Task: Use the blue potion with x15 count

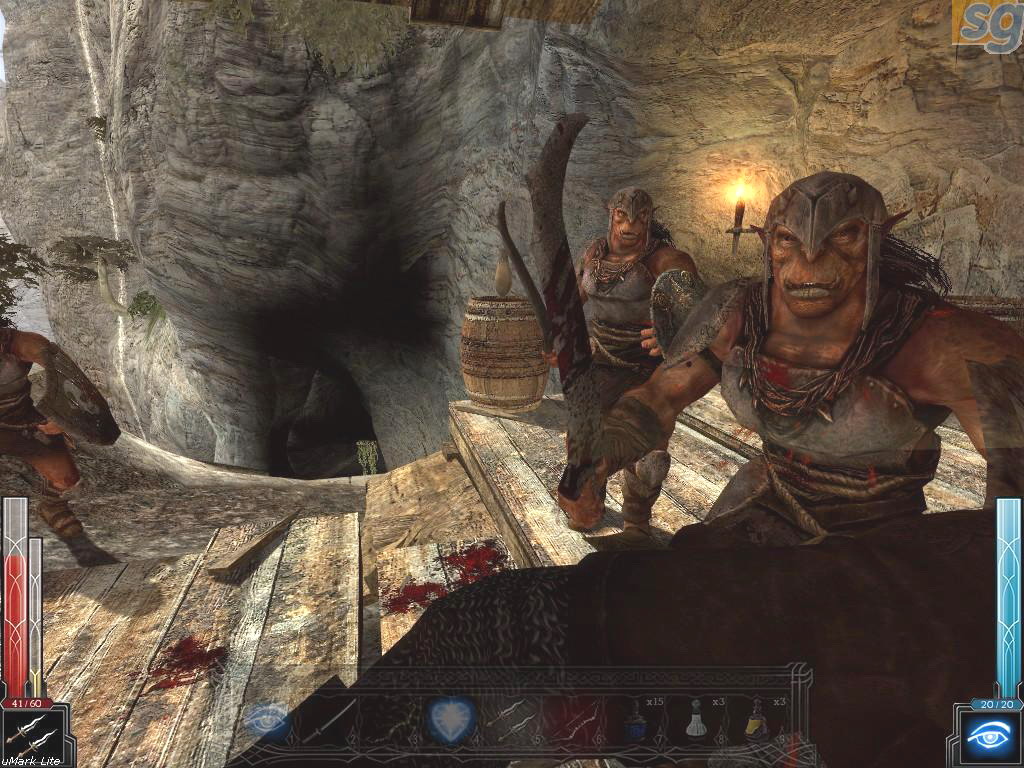Action: coord(636,721)
